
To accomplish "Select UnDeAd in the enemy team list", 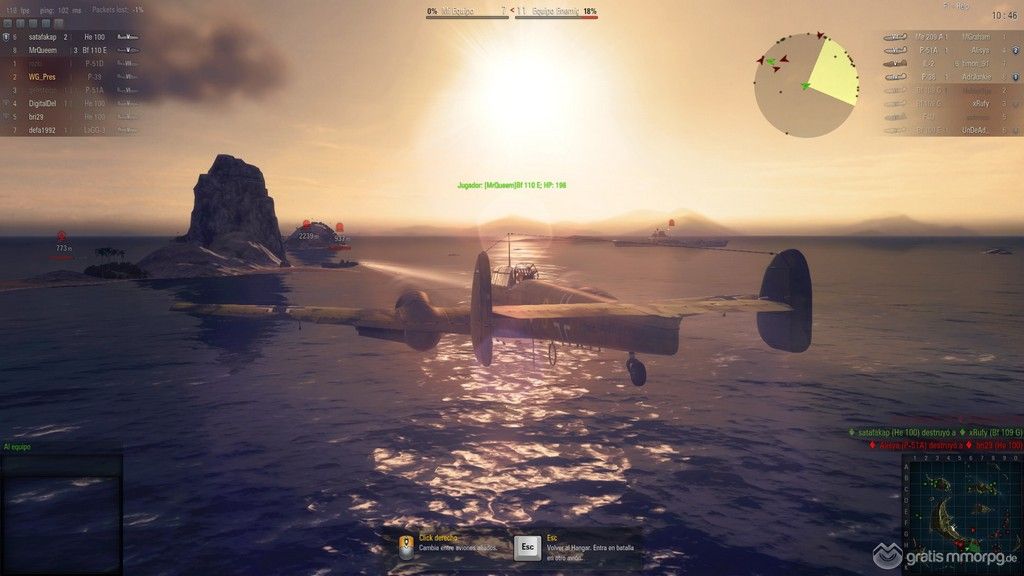I will (x=975, y=130).
